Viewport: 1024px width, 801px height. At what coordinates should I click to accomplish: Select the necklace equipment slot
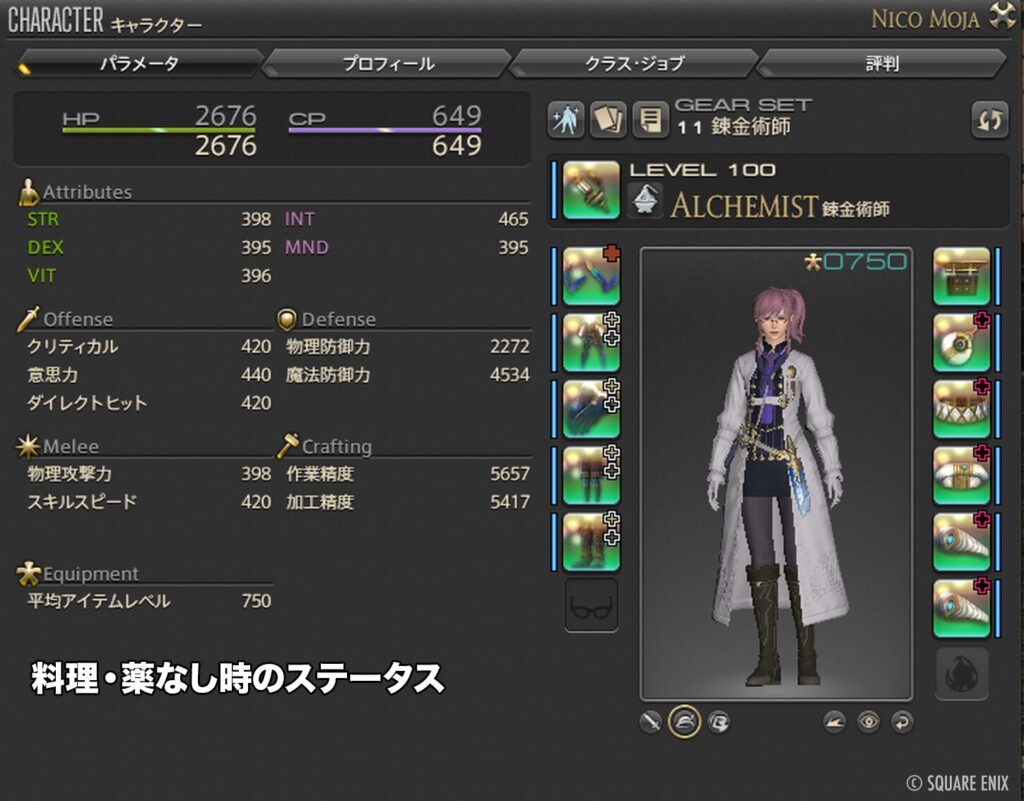(x=961, y=409)
